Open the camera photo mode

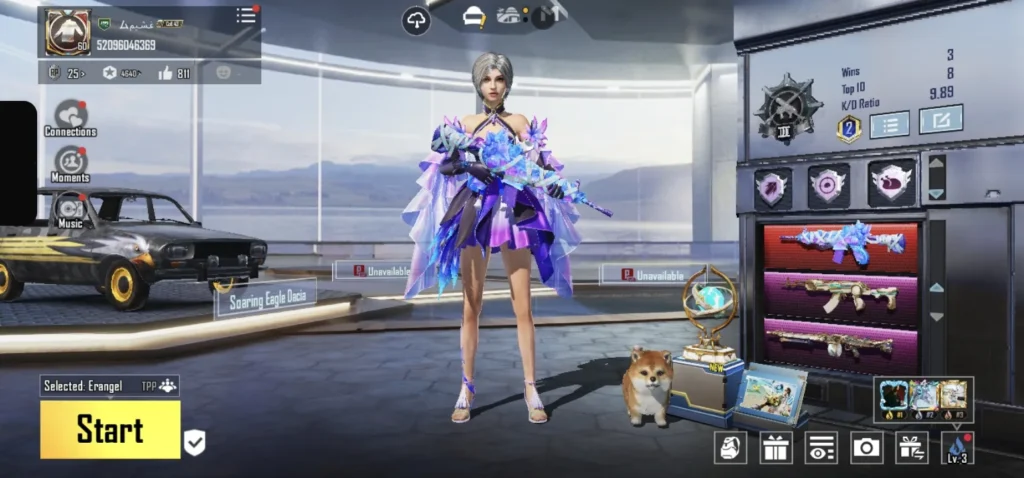(866, 447)
